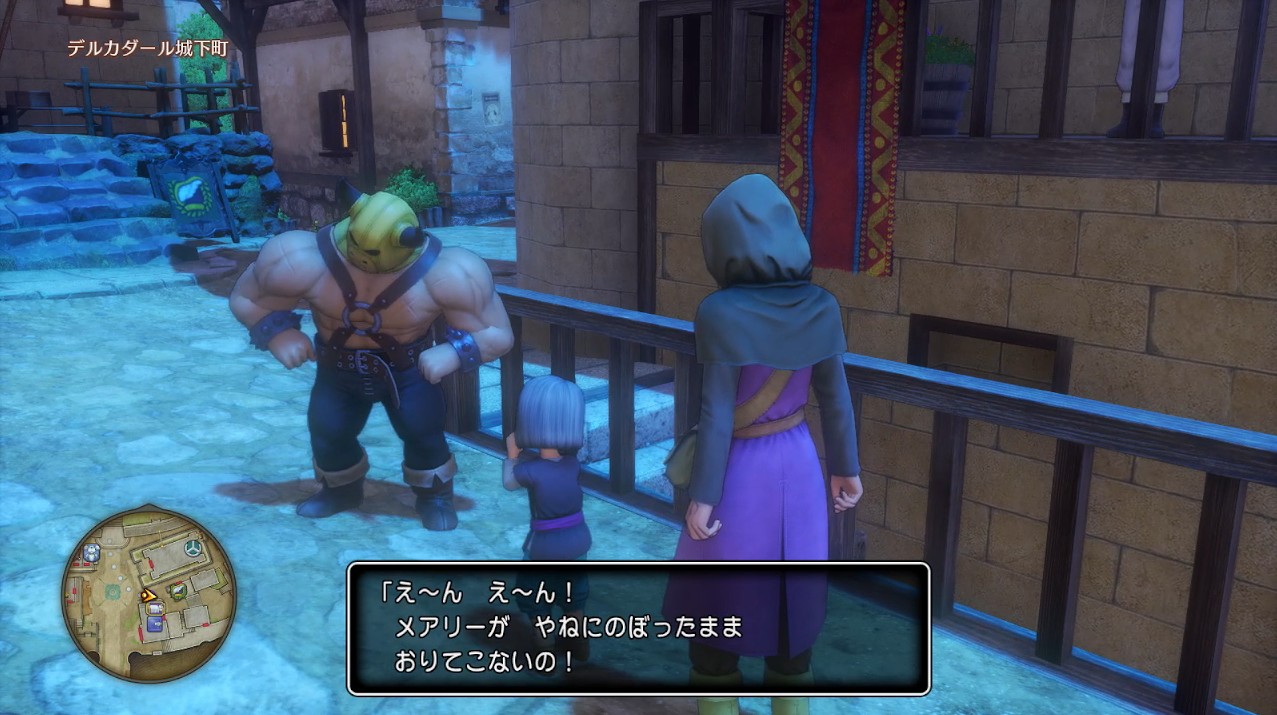Advance the crying child's dialogue box
The height and width of the screenshot is (715, 1277).
pos(638,628)
